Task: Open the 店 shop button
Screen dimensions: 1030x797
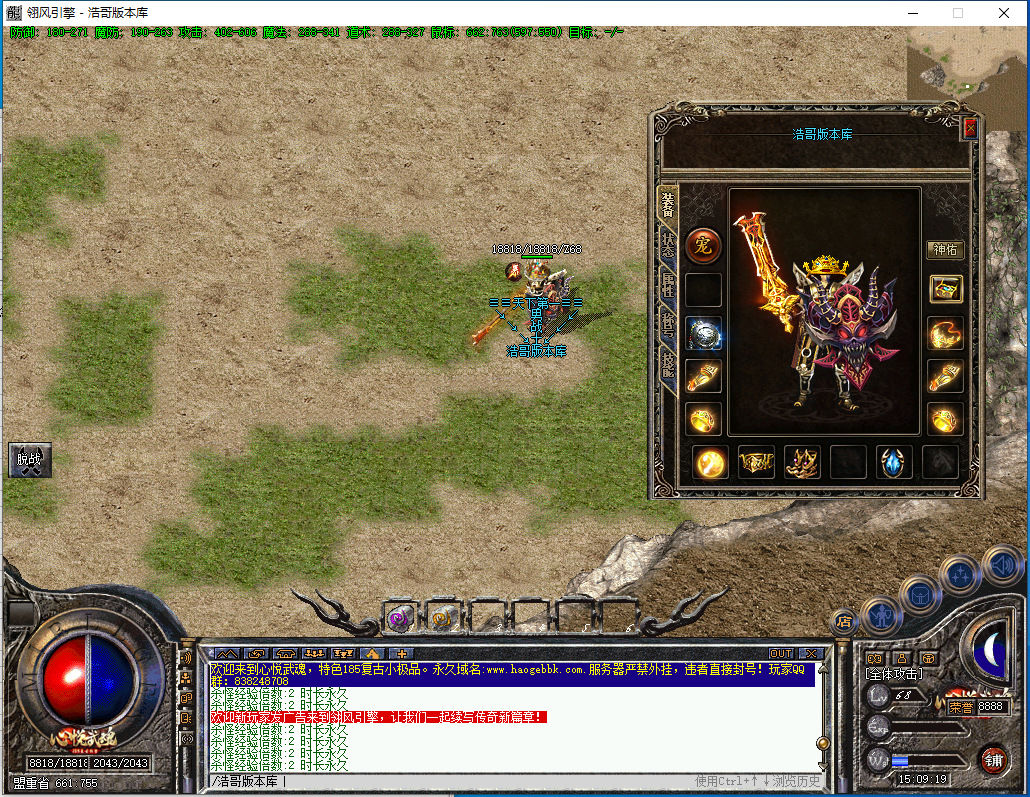Action: click(x=843, y=620)
